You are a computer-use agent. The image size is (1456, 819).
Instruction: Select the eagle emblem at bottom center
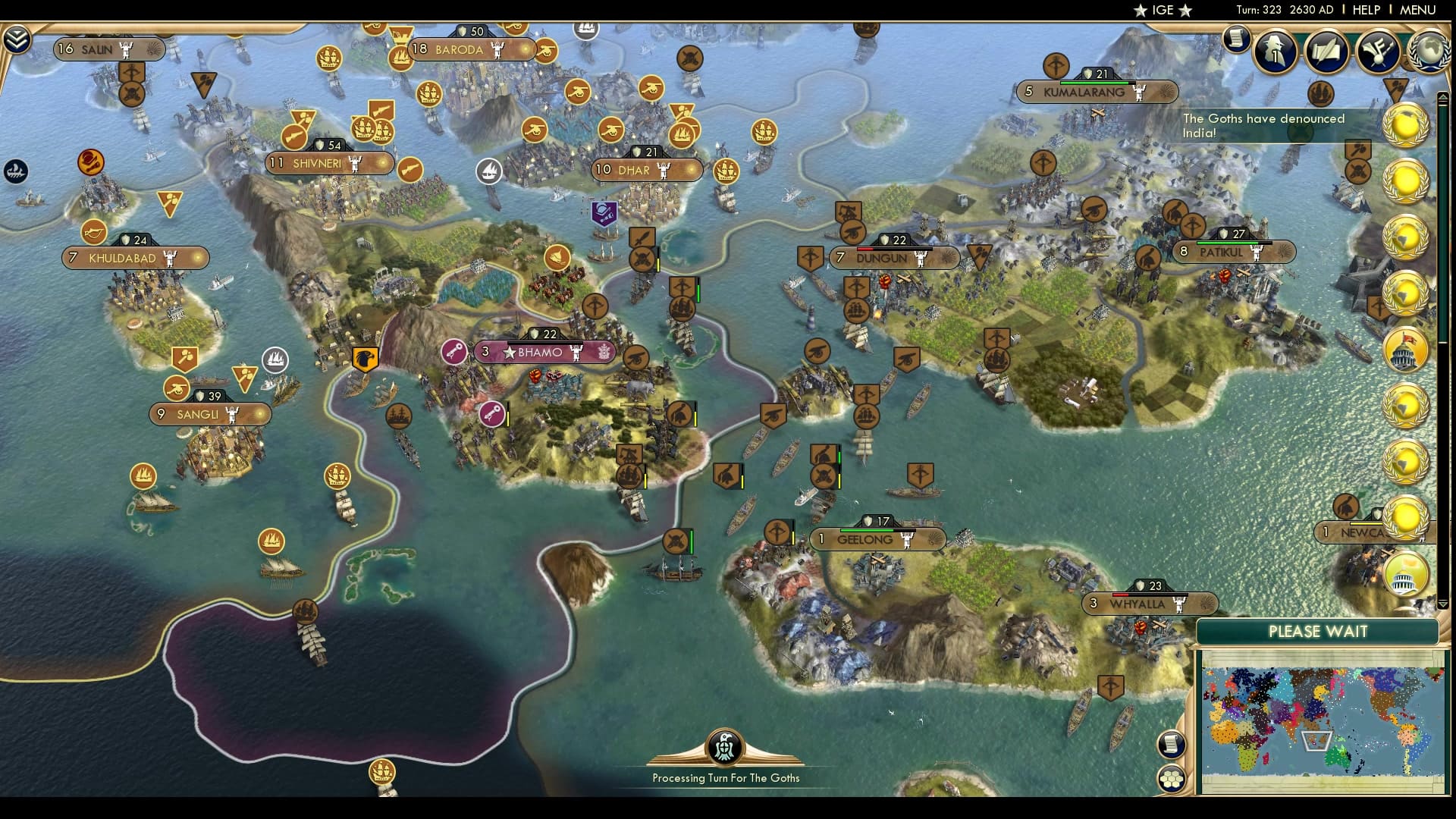point(726,747)
